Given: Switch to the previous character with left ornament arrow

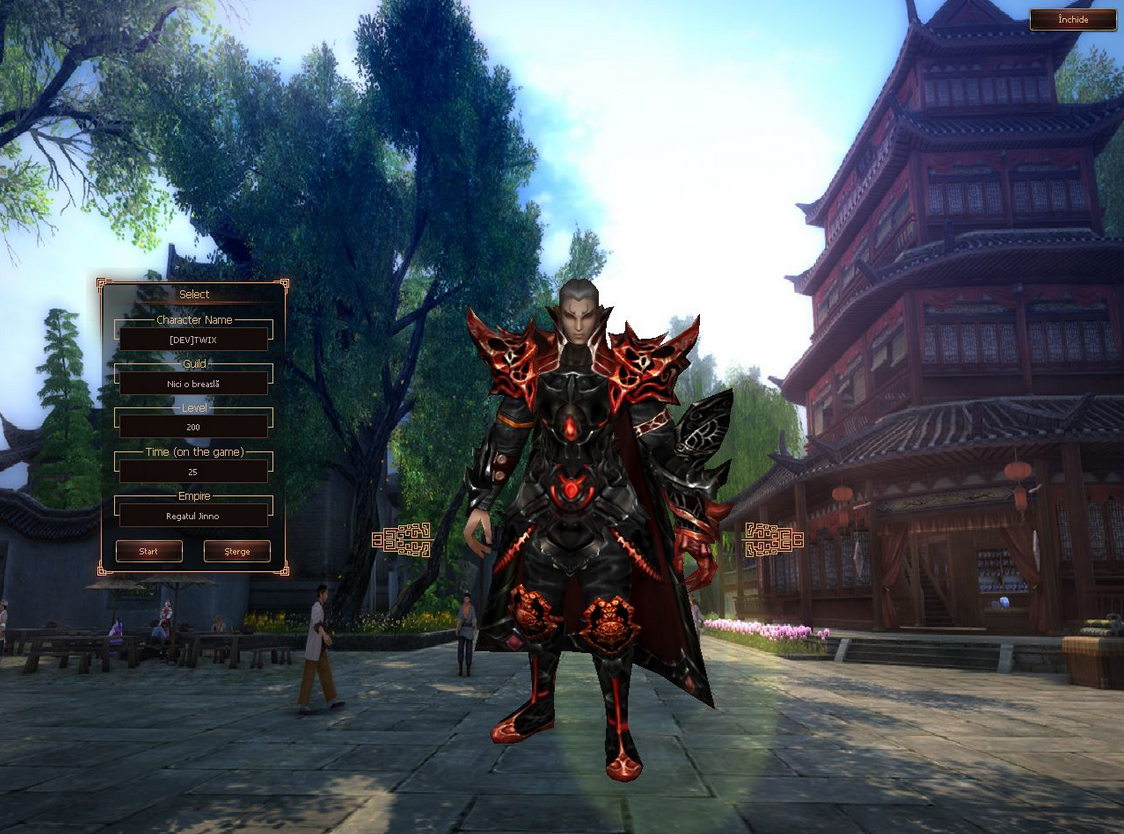Looking at the screenshot, I should click(401, 539).
